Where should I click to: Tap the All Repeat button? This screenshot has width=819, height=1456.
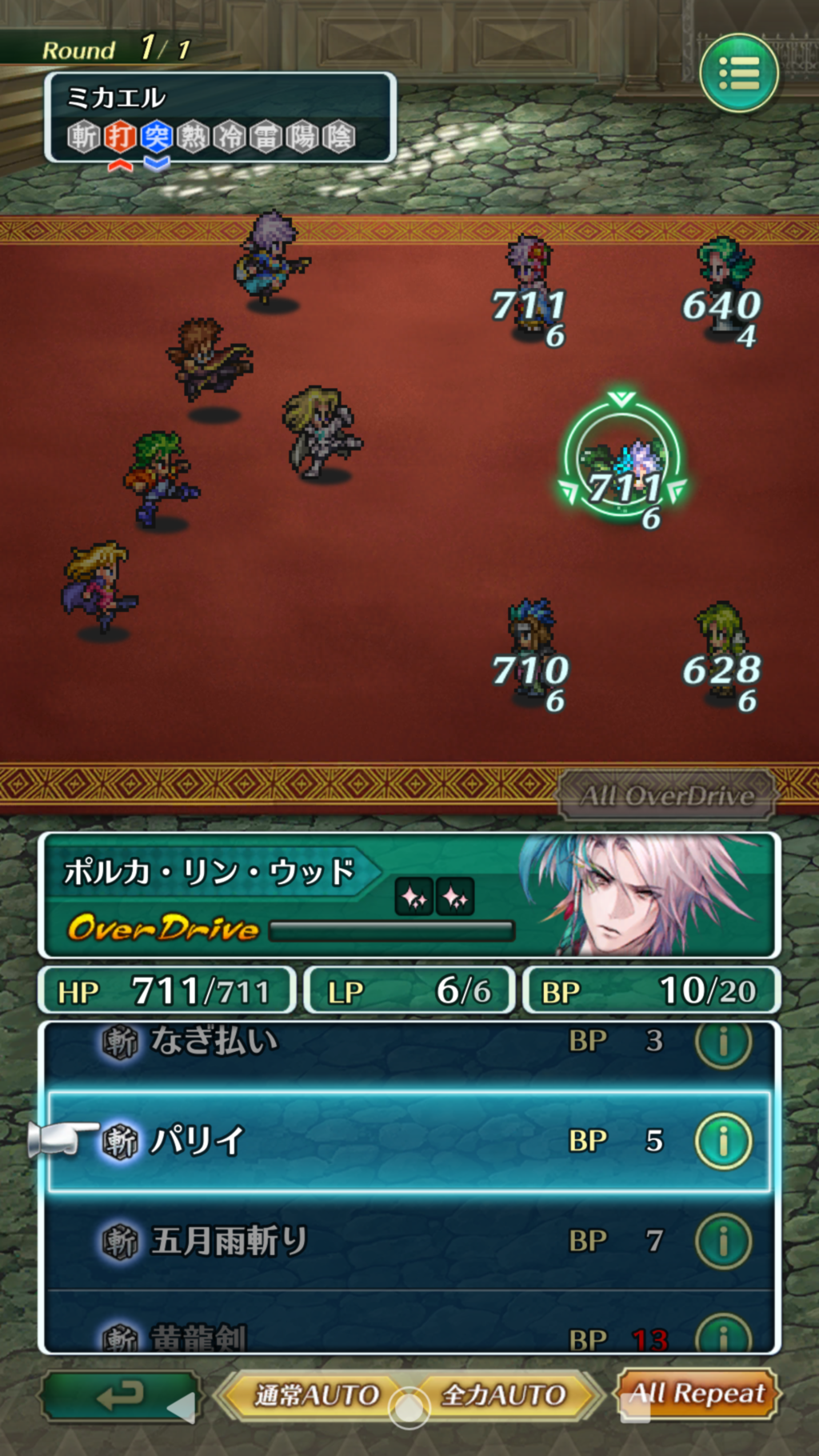pyautogui.click(x=697, y=1394)
